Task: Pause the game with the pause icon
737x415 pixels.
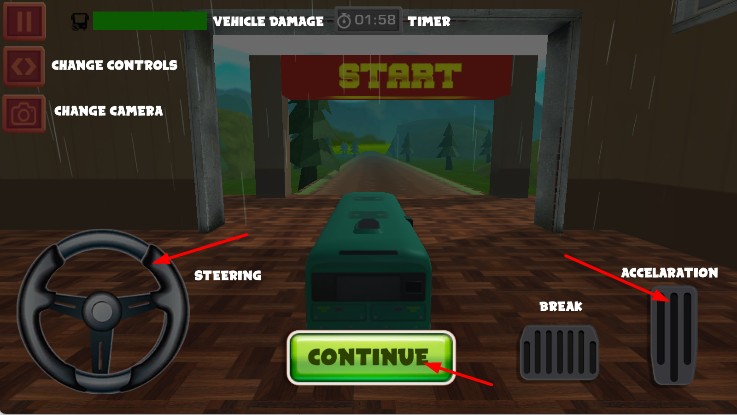Action: click(x=24, y=21)
